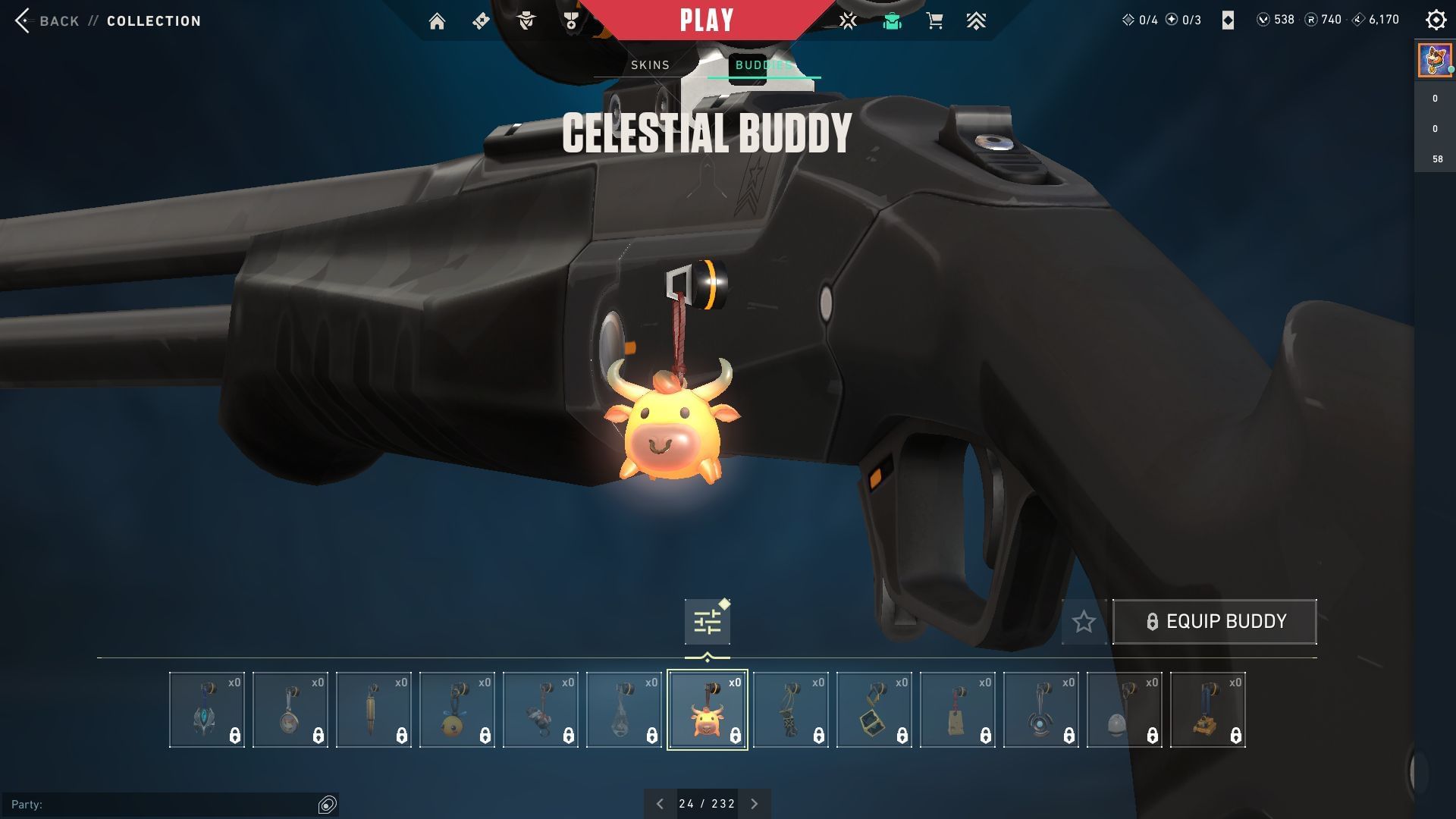Open the Settings gear icon
Viewport: 1456px width, 819px height.
pos(1436,20)
